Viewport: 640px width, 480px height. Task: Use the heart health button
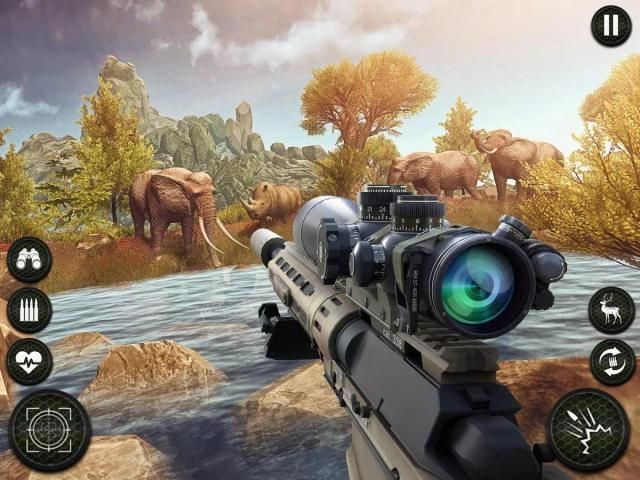pos(29,361)
